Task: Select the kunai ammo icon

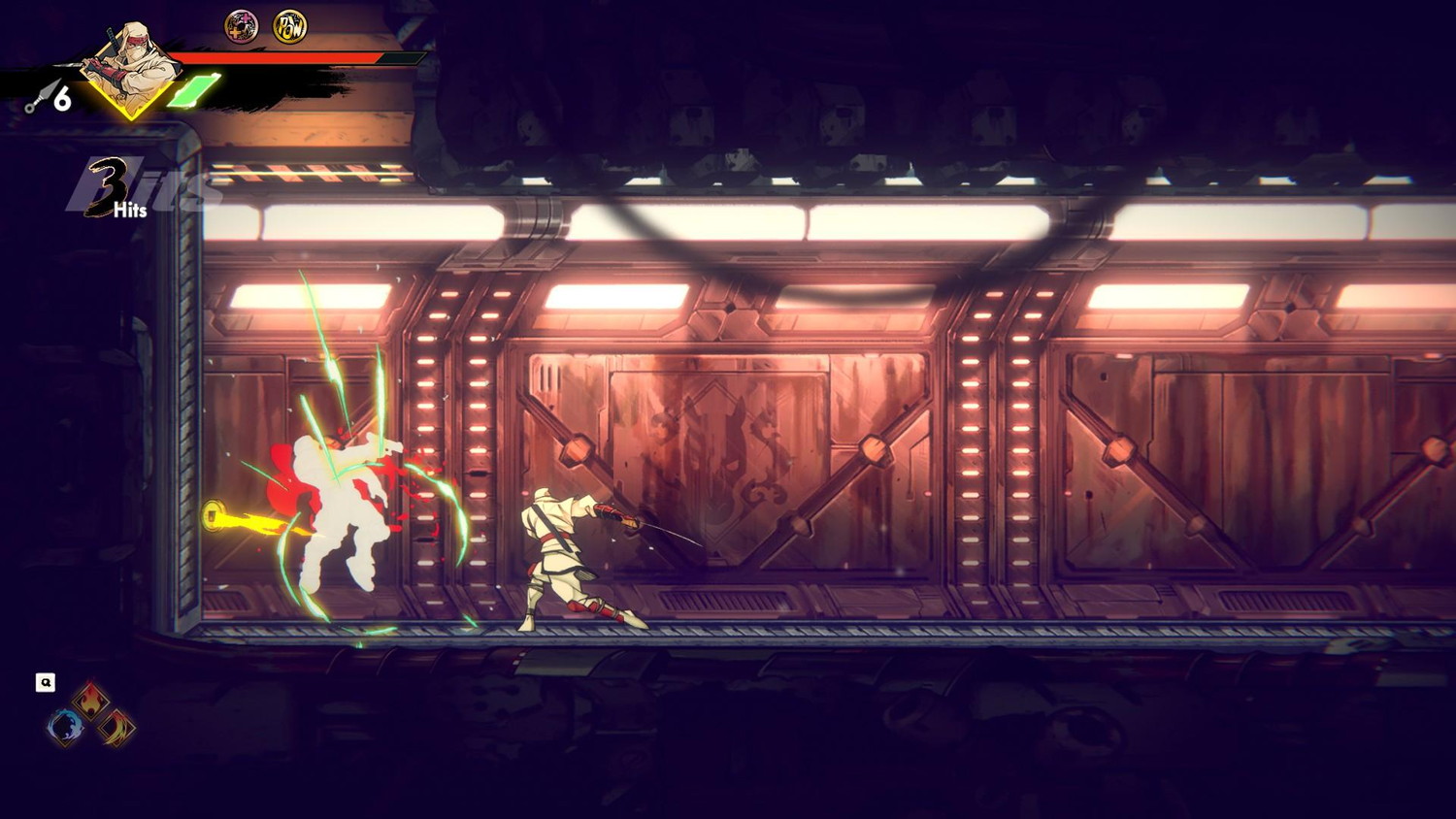Action: point(41,97)
